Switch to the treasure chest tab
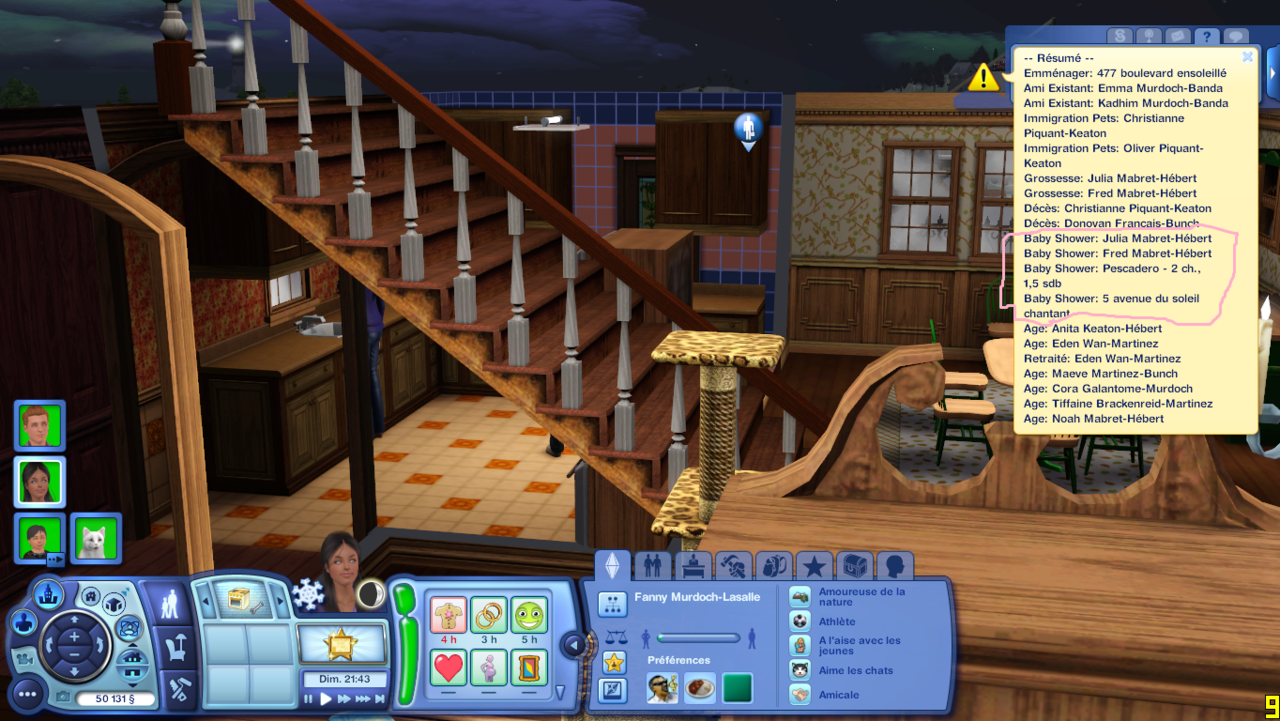This screenshot has height=721, width=1280. (854, 567)
